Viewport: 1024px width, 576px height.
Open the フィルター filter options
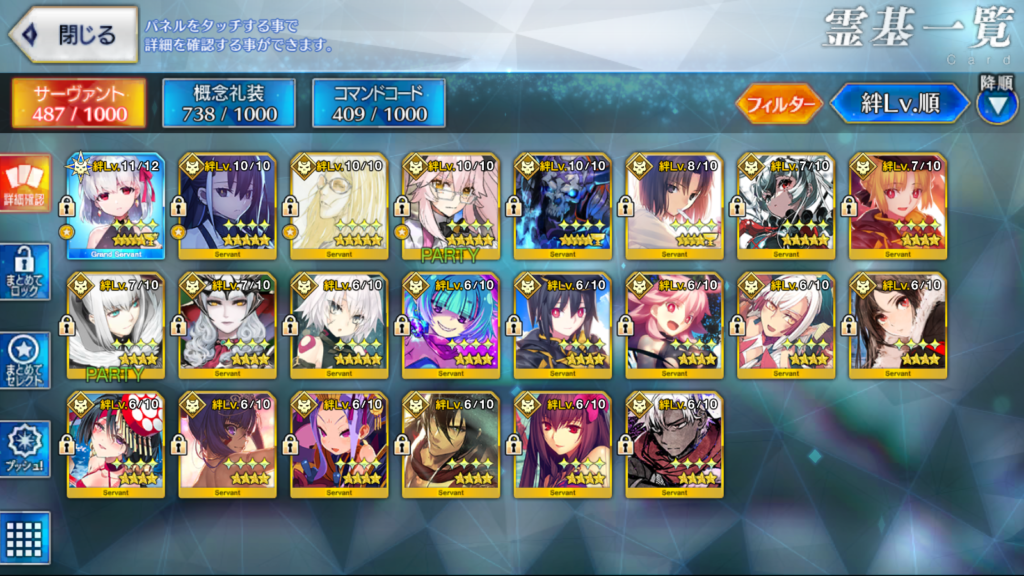779,103
